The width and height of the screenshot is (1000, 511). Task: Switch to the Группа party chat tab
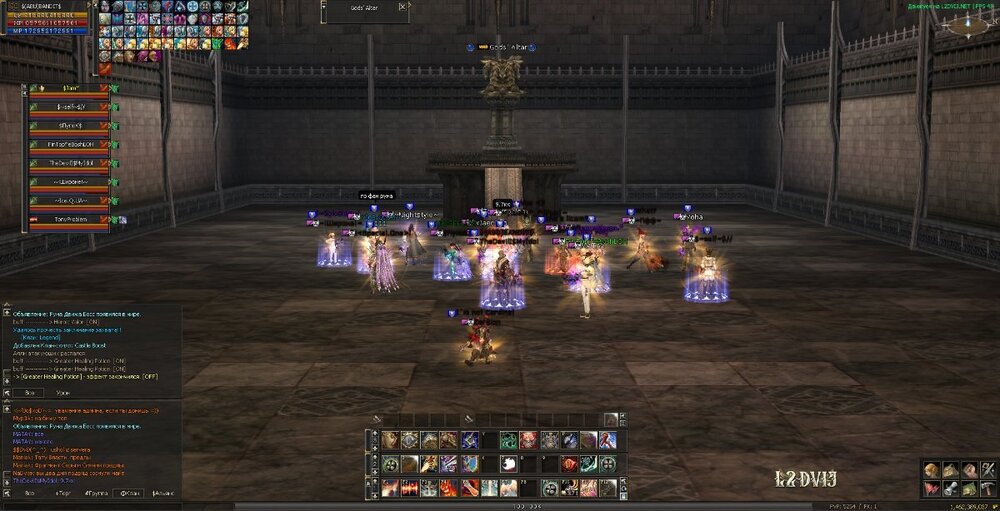[97, 493]
